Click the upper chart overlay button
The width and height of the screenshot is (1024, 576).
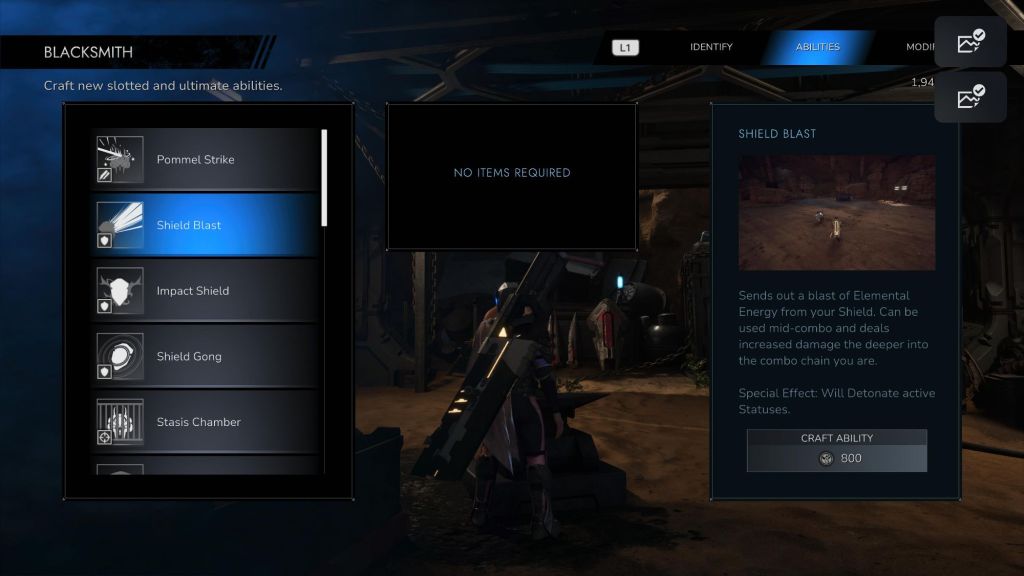point(970,42)
